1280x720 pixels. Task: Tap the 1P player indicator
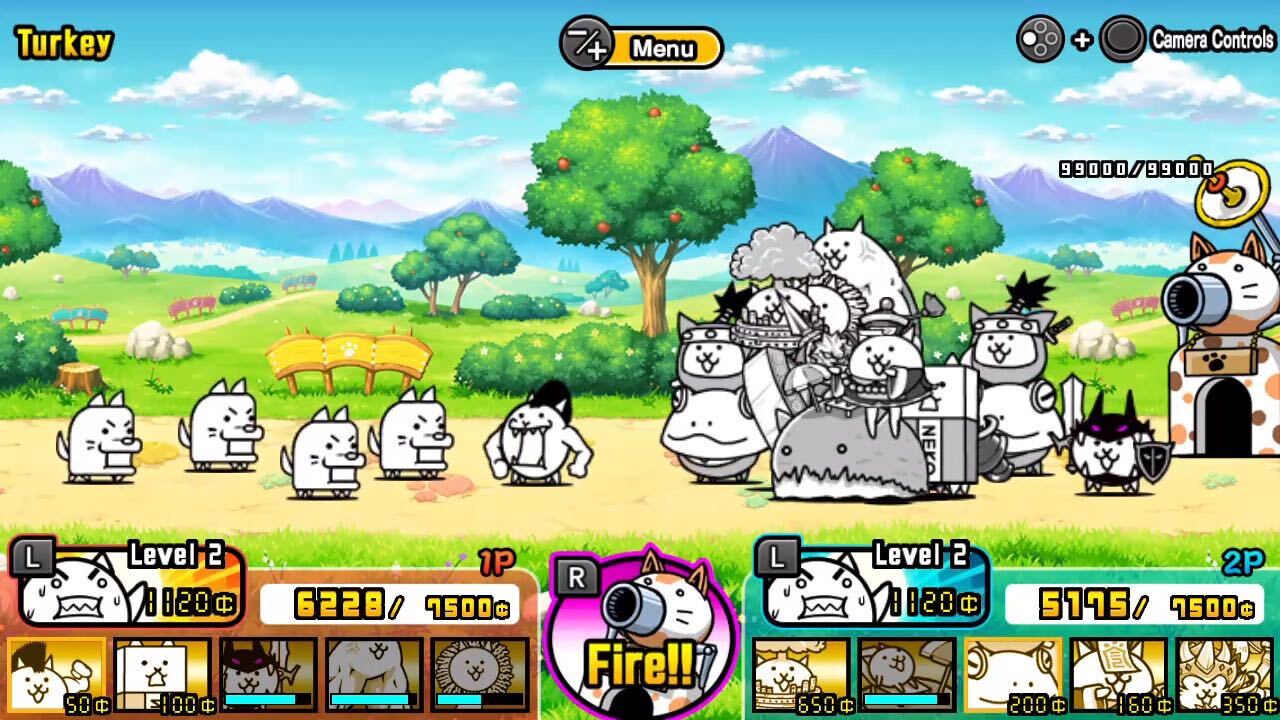(495, 562)
